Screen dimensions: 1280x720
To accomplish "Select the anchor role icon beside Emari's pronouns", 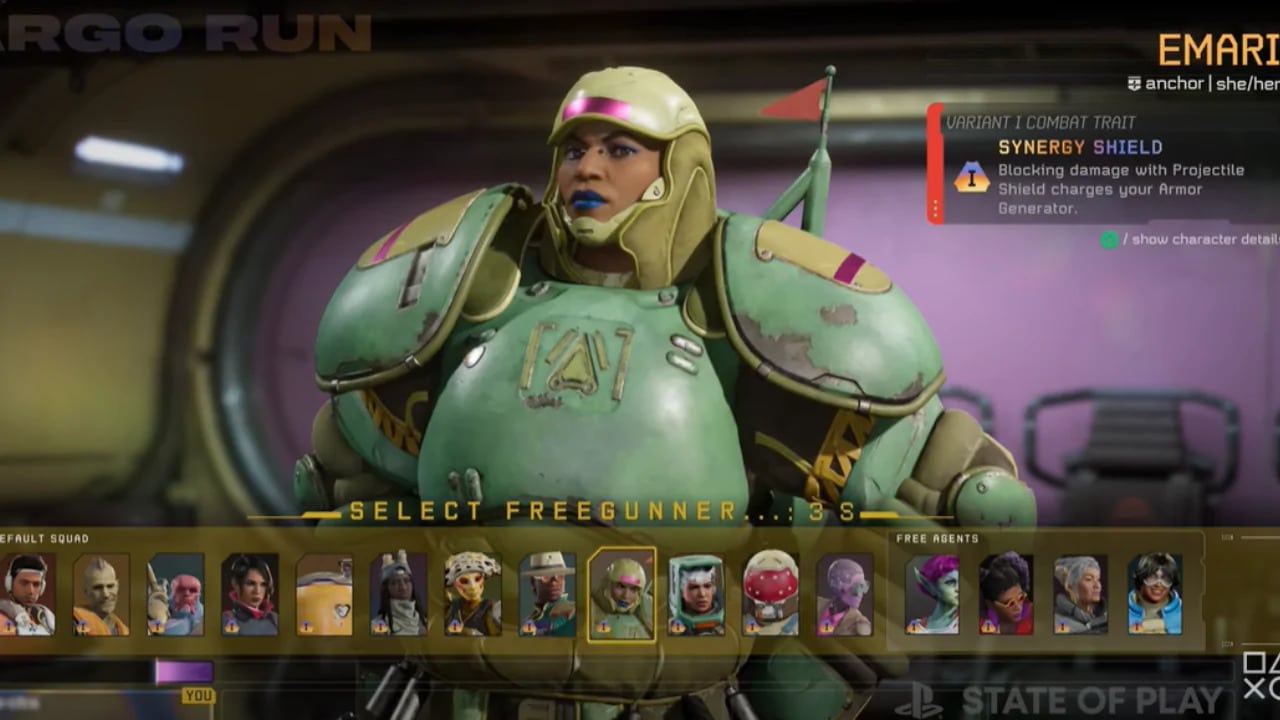I will tap(1135, 84).
